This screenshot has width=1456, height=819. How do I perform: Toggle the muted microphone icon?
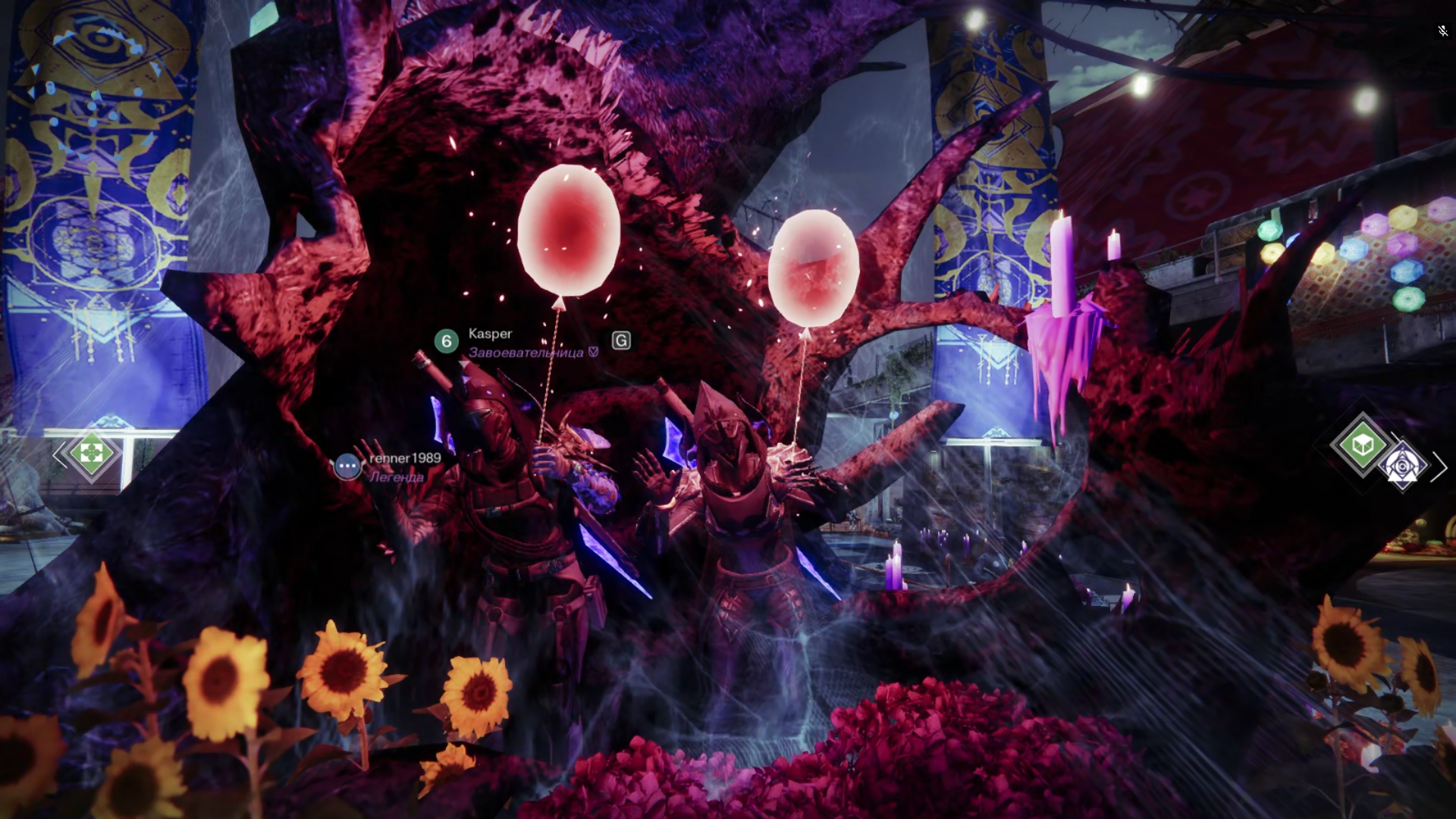[x=1442, y=31]
